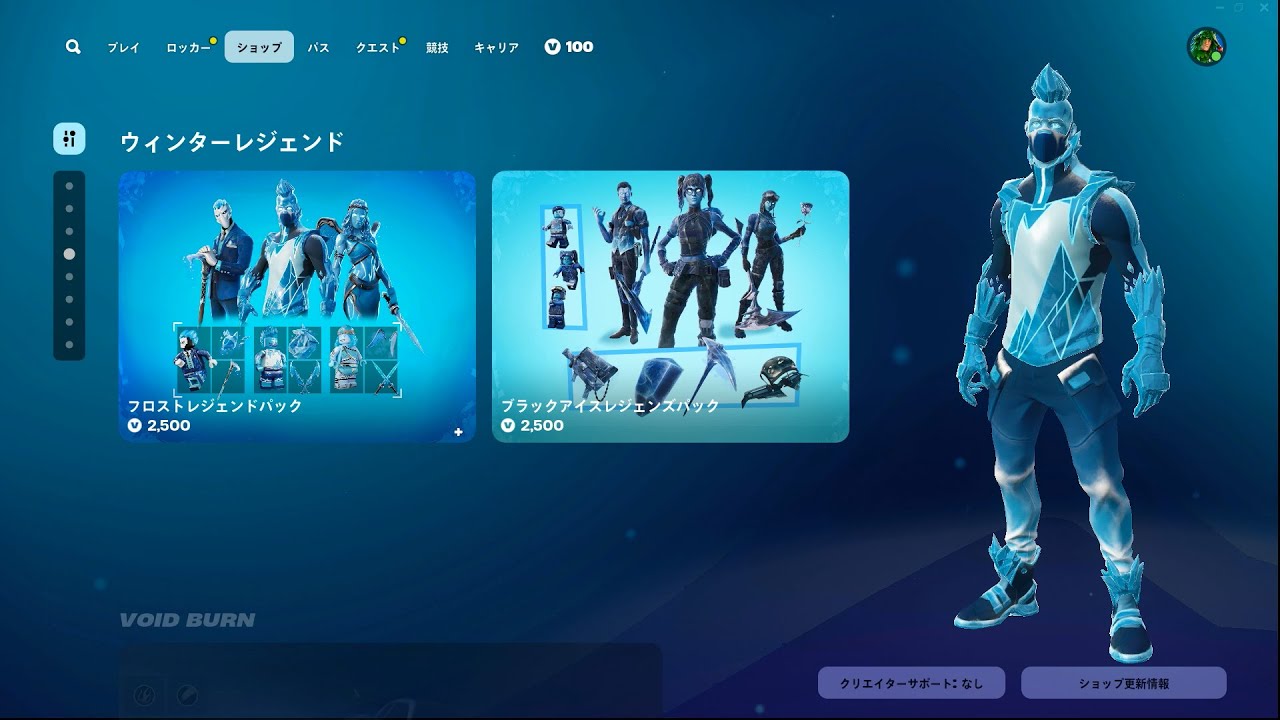
Task: Switch to the キャリア tab
Action: pyautogui.click(x=497, y=47)
